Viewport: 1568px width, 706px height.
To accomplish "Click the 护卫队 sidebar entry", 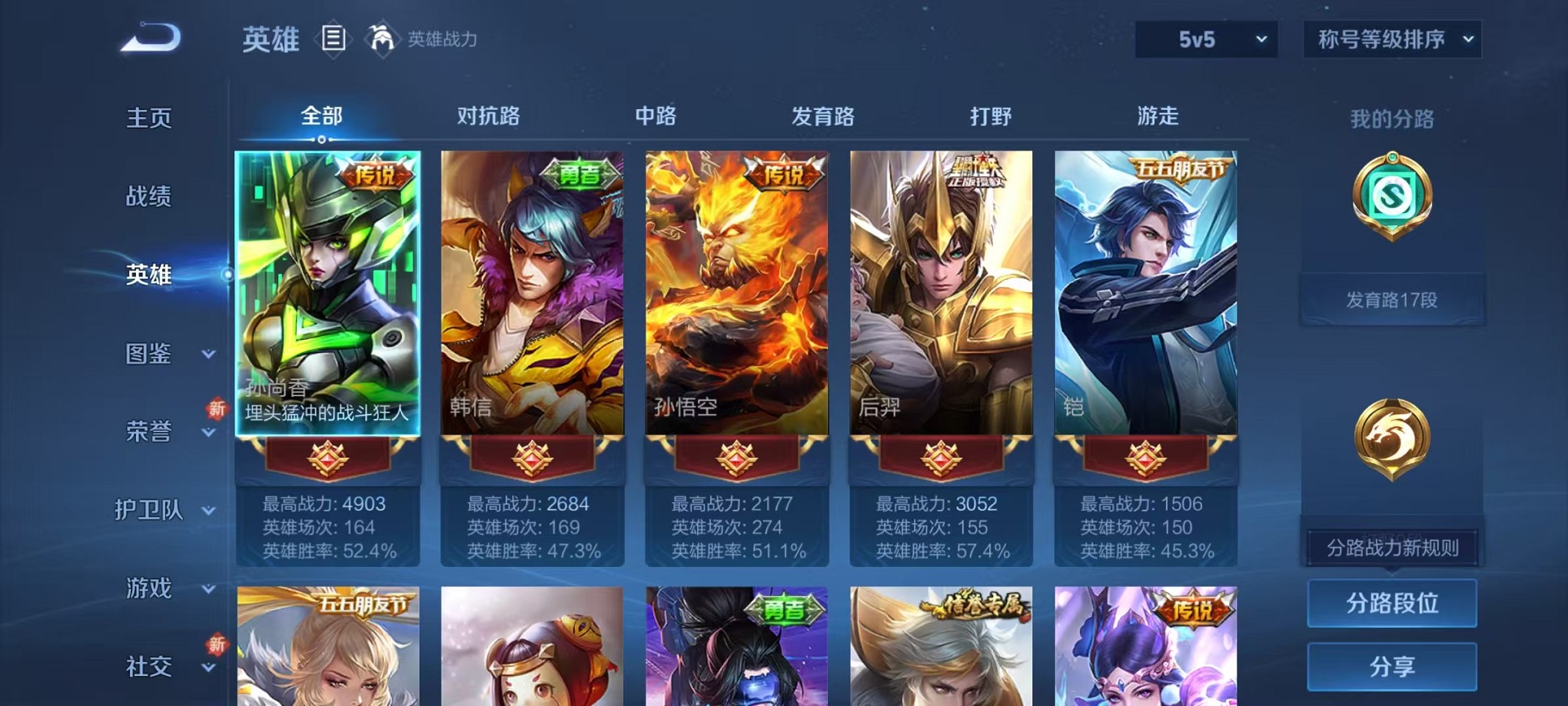I will point(151,511).
